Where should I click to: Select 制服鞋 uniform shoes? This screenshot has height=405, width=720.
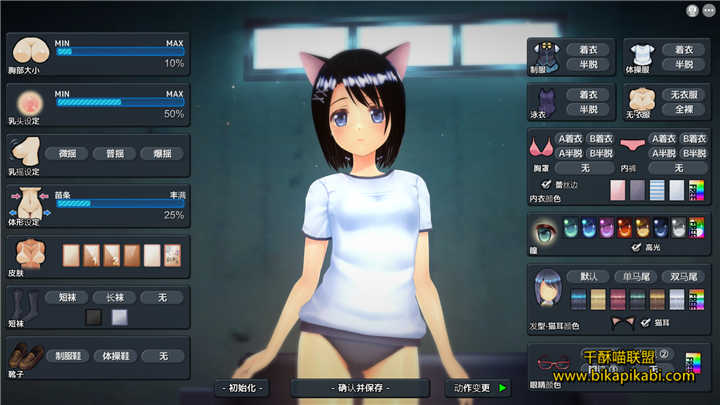67,355
